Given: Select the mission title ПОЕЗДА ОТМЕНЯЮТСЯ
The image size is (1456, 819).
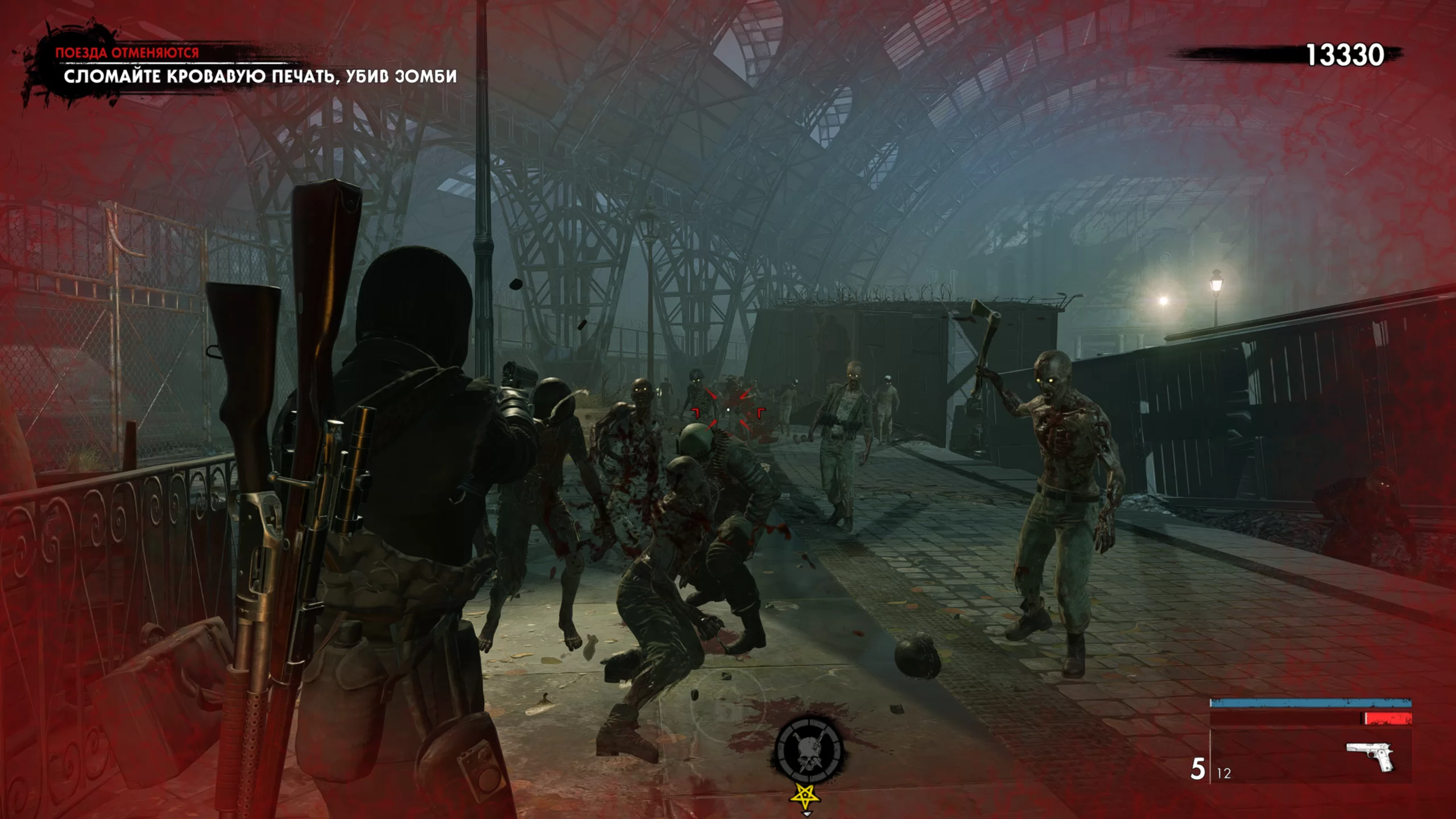Looking at the screenshot, I should (x=126, y=53).
